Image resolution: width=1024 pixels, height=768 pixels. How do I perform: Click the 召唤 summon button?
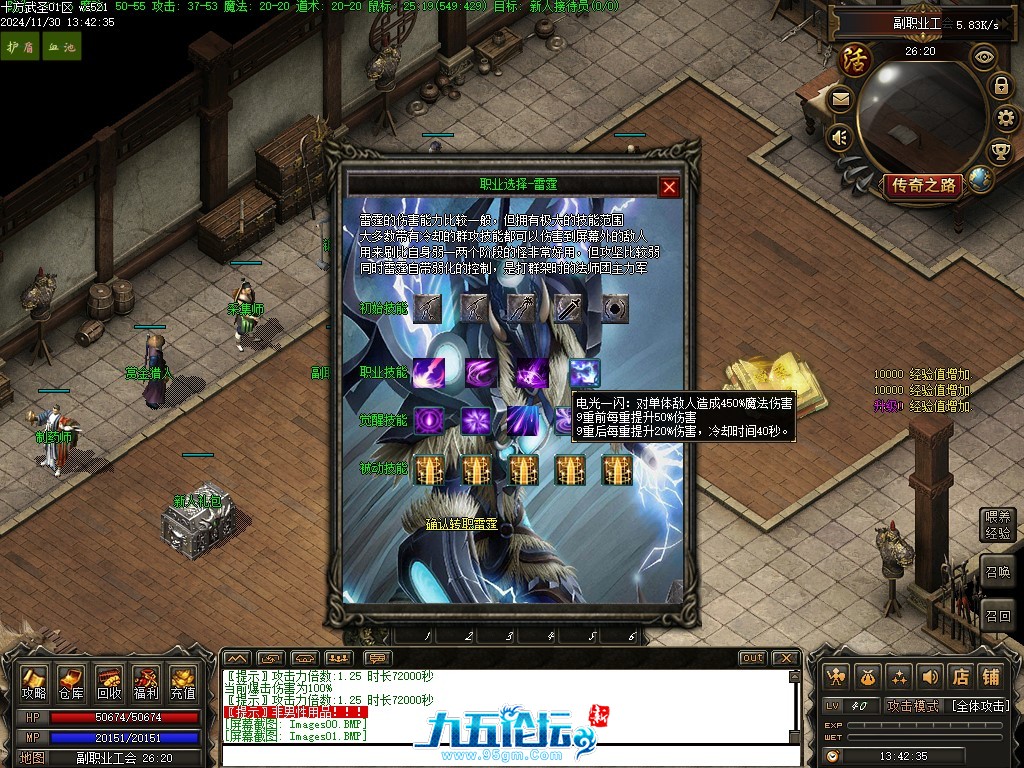[x=998, y=573]
